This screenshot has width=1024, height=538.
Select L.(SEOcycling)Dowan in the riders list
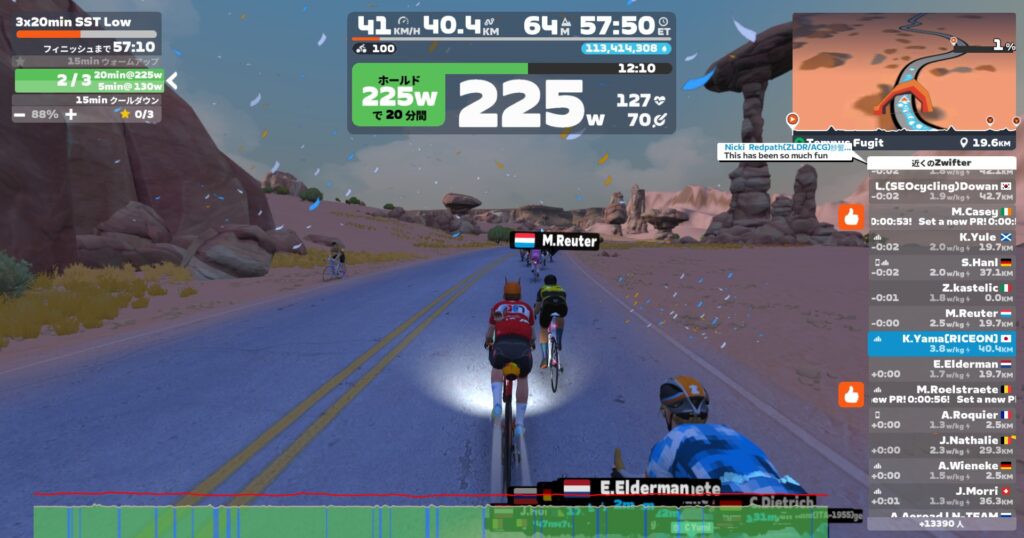pos(942,191)
